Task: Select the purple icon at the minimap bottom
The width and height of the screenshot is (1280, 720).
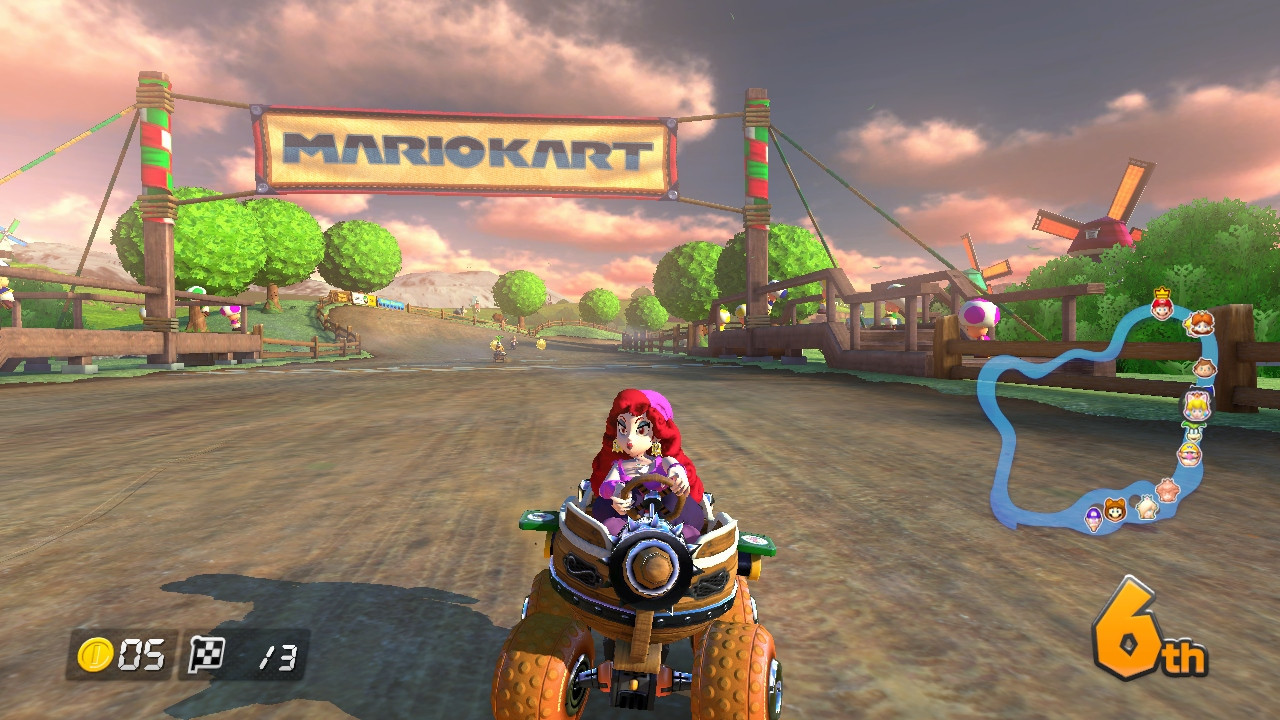Action: click(1093, 519)
